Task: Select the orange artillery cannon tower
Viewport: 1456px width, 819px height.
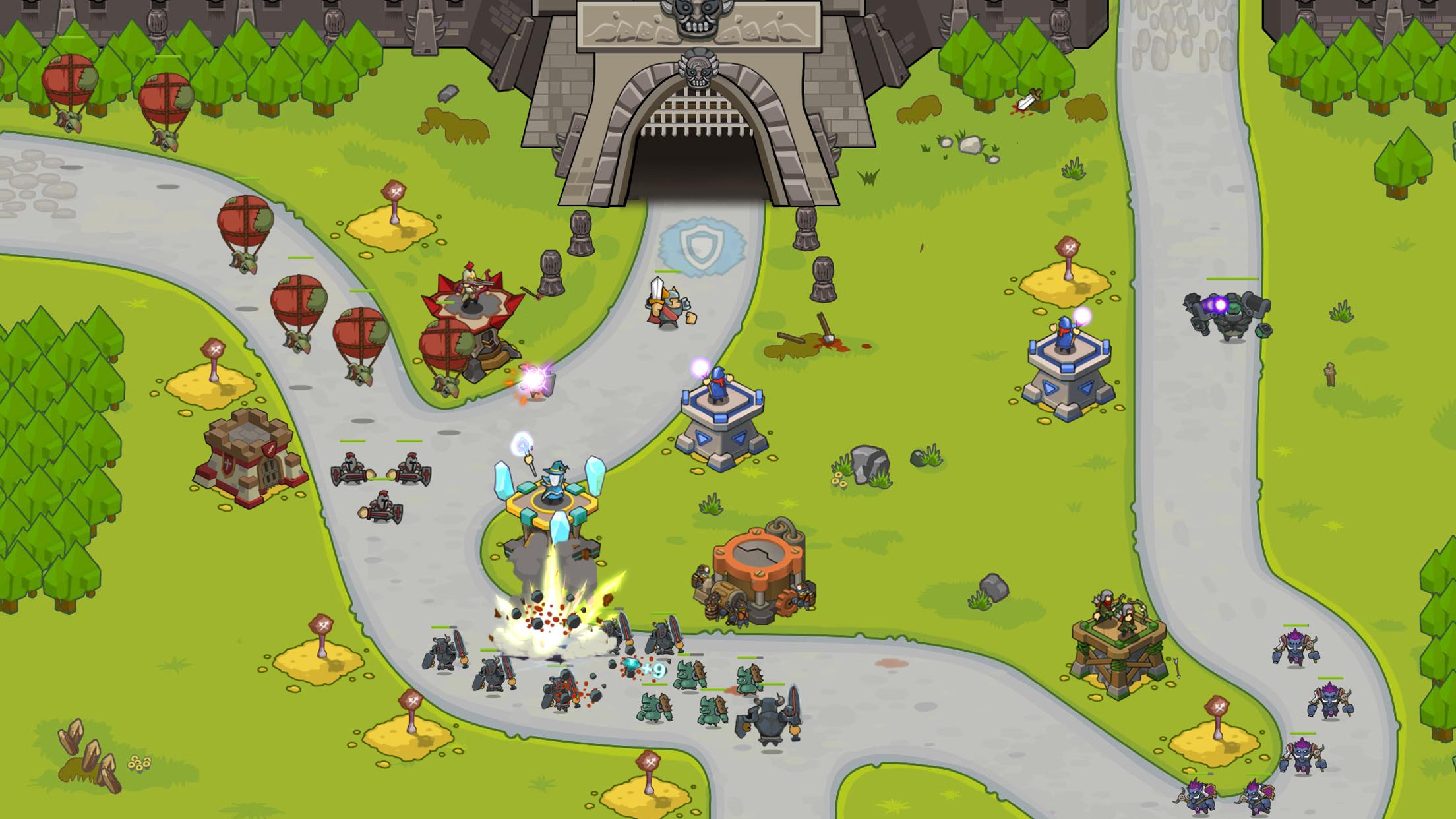Action: (757, 572)
